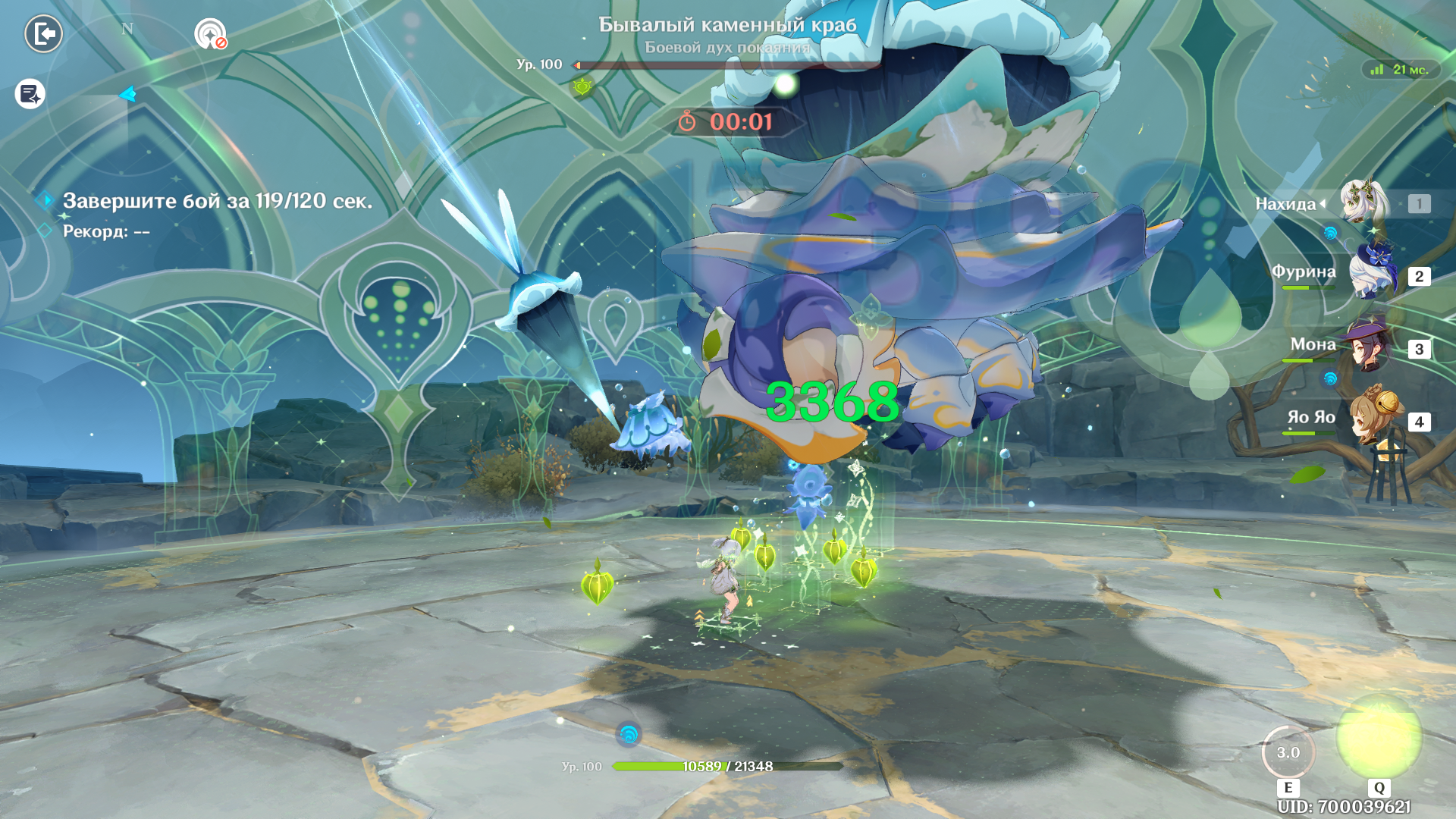Switch to party member Яо Яо
The height and width of the screenshot is (819, 1456).
click(1373, 417)
